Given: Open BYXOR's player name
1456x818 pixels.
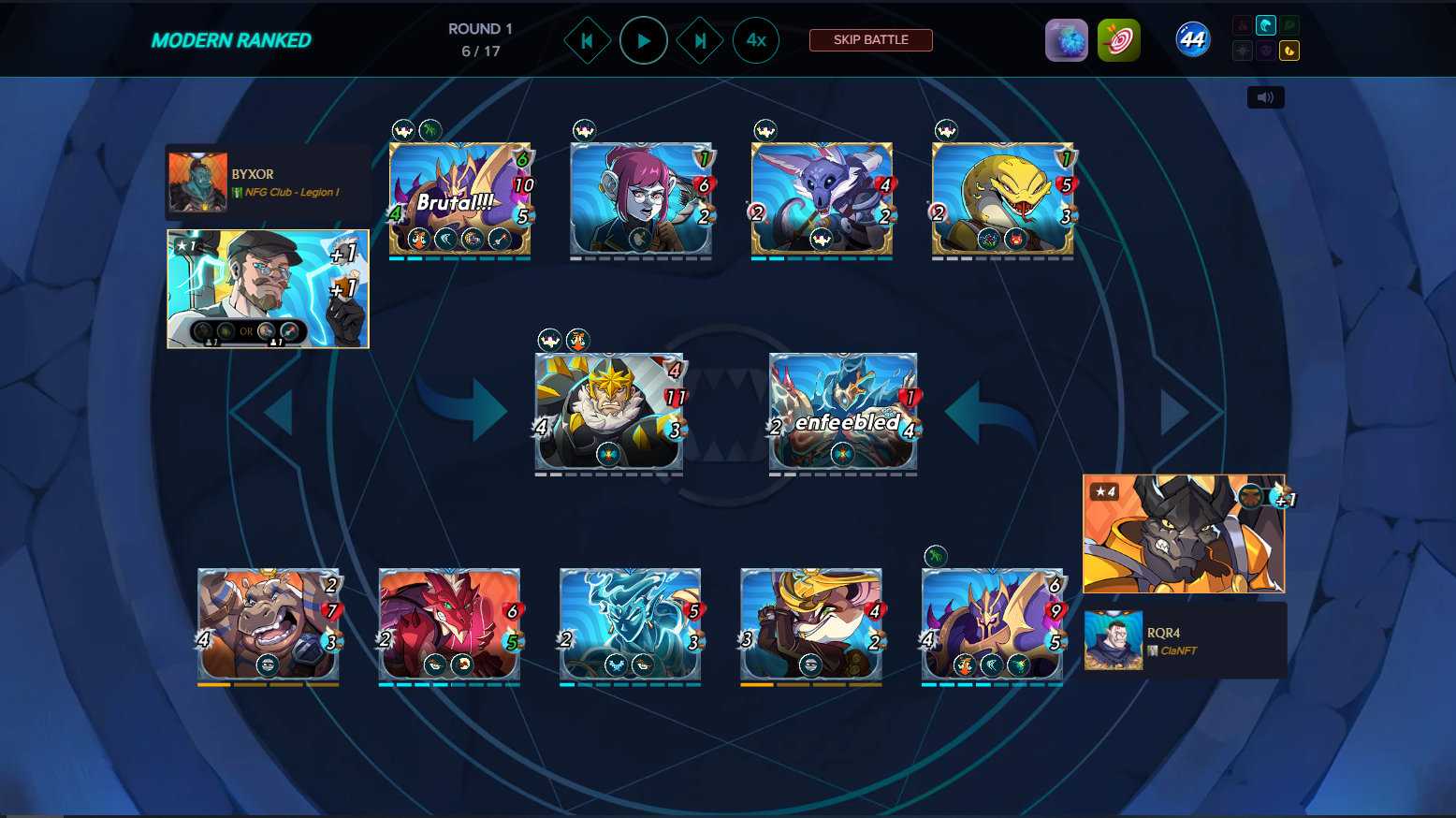Looking at the screenshot, I should (251, 174).
